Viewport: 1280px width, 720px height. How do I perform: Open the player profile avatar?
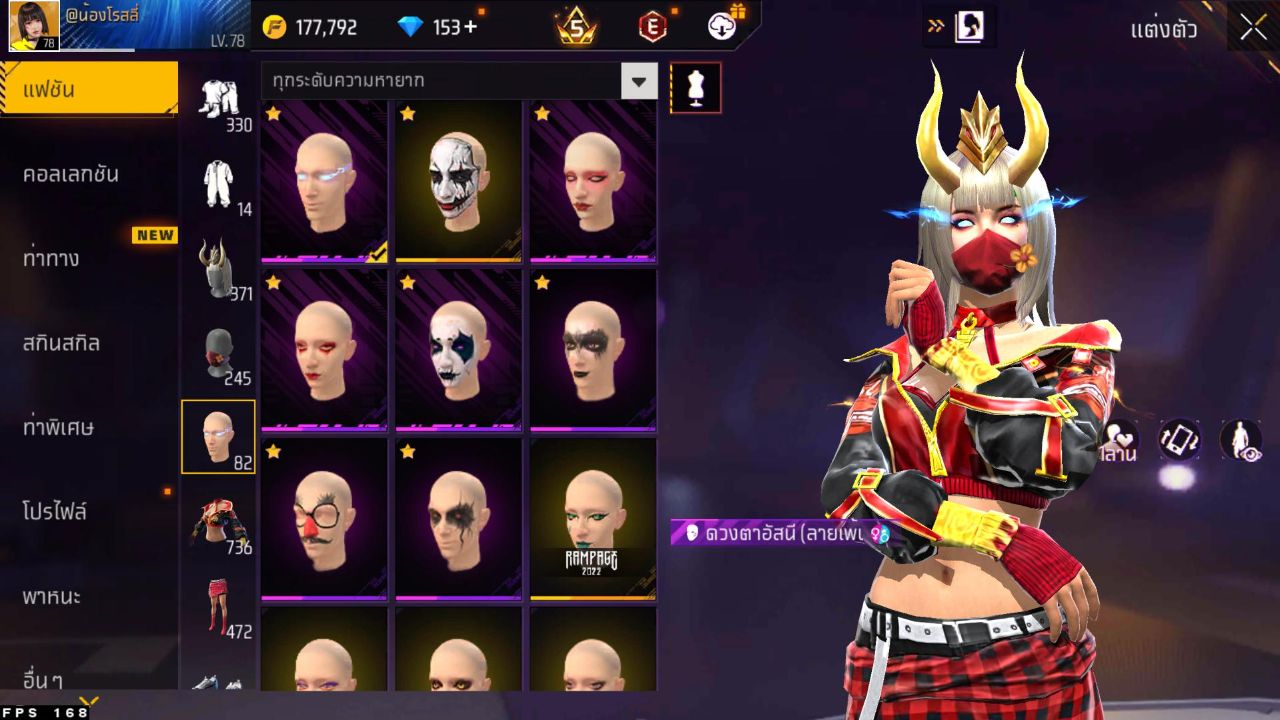tap(34, 26)
